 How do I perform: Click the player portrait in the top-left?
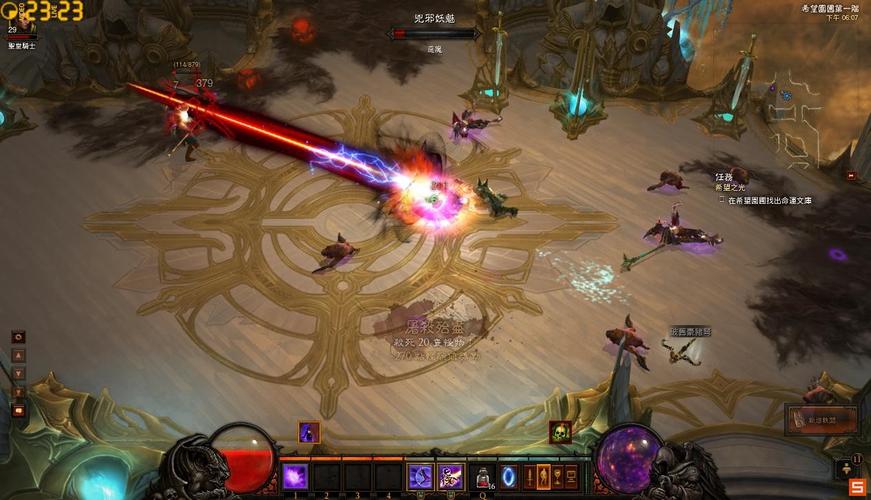pyautogui.click(x=22, y=17)
